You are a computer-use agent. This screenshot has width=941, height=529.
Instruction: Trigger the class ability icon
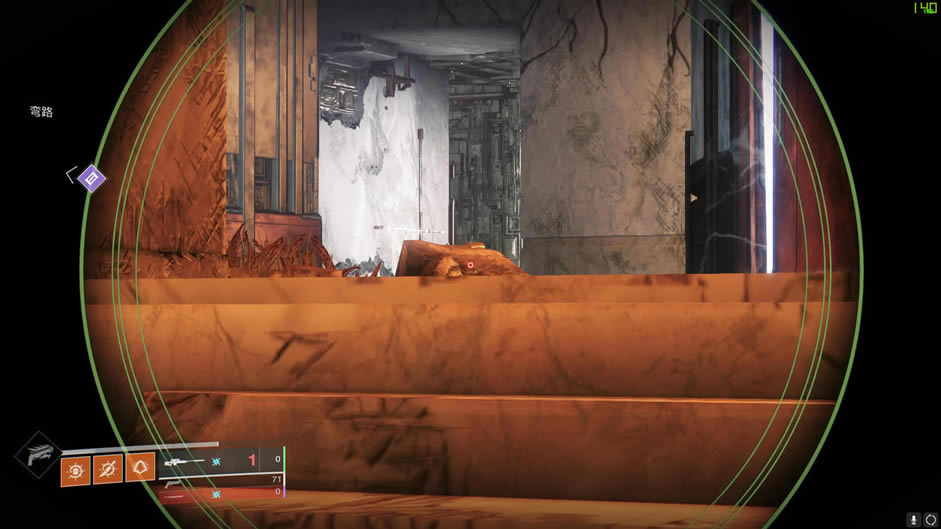coord(140,467)
